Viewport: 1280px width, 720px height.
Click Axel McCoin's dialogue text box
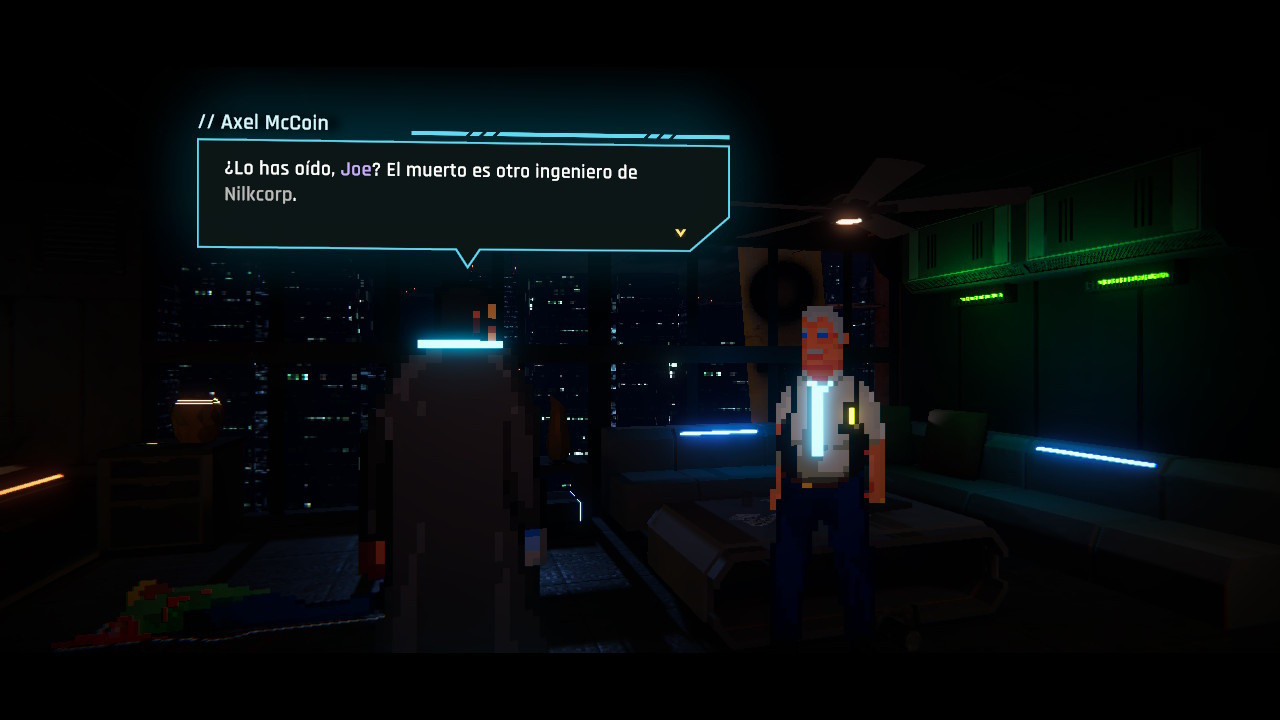click(462, 195)
